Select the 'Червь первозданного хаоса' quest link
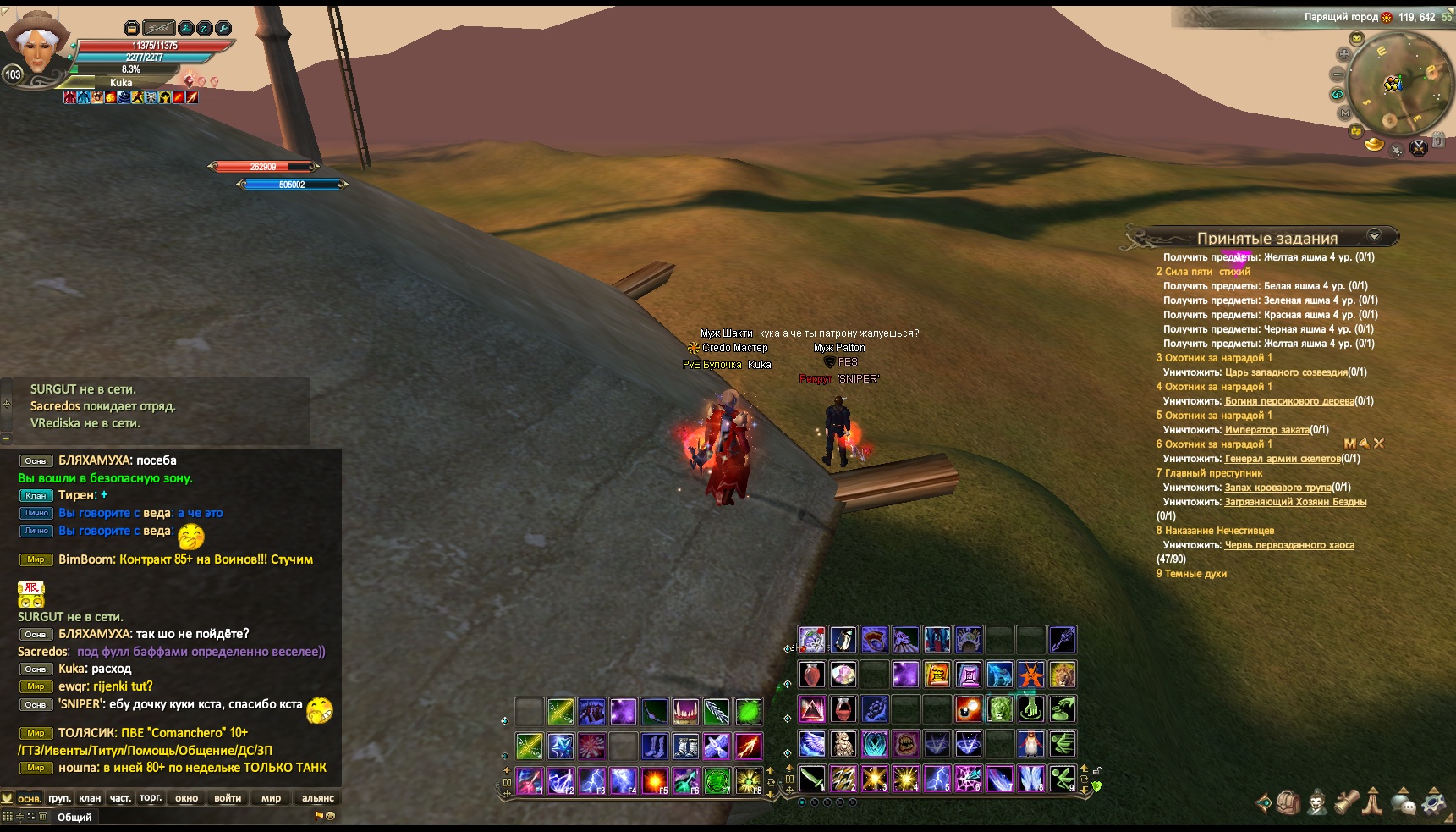Viewport: 1456px width, 832px height. pos(1289,545)
